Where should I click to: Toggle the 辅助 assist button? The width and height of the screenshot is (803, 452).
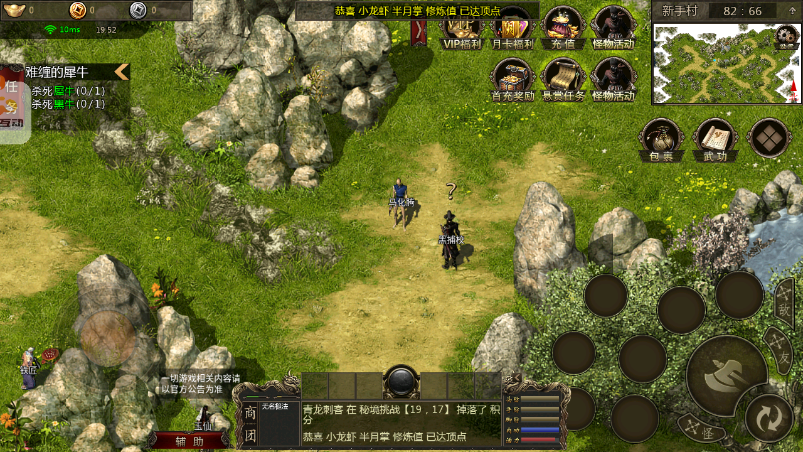190,440
